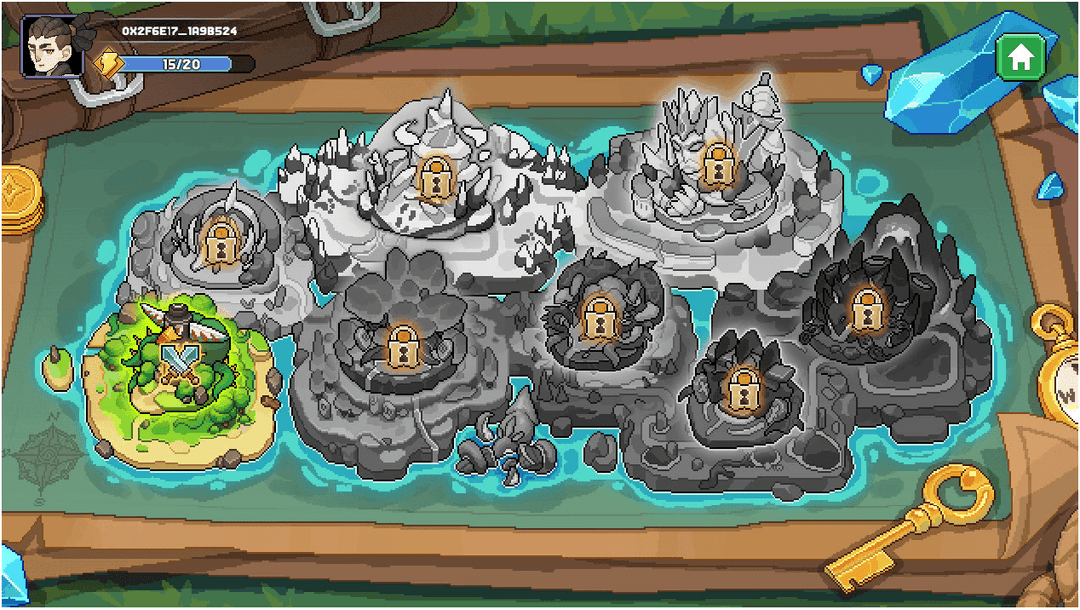The height and width of the screenshot is (610, 1080).
Task: Select the padlock on the snowy mountain island
Action: 436,173
